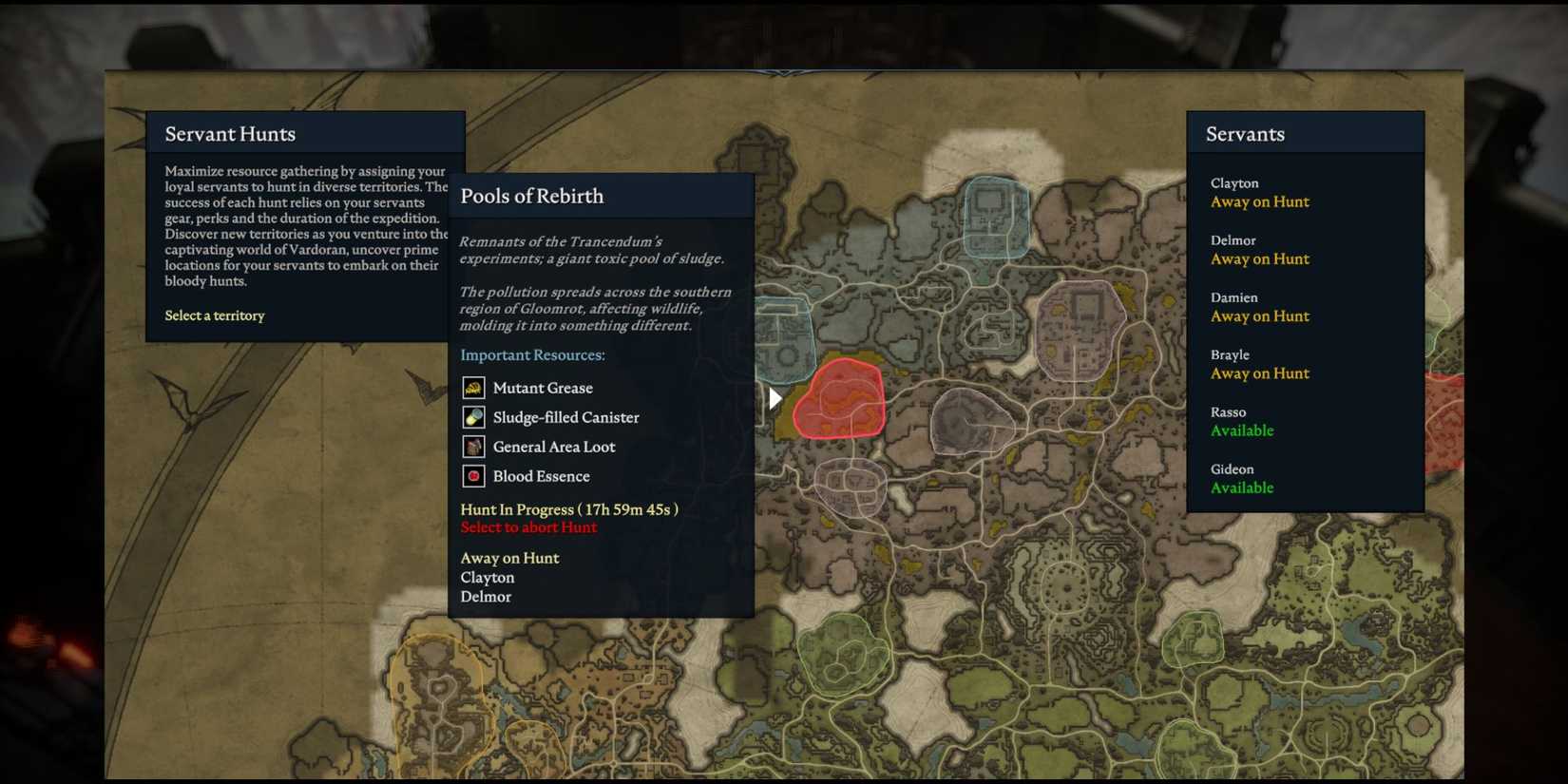Select the General Area Loot icon

click(x=474, y=447)
